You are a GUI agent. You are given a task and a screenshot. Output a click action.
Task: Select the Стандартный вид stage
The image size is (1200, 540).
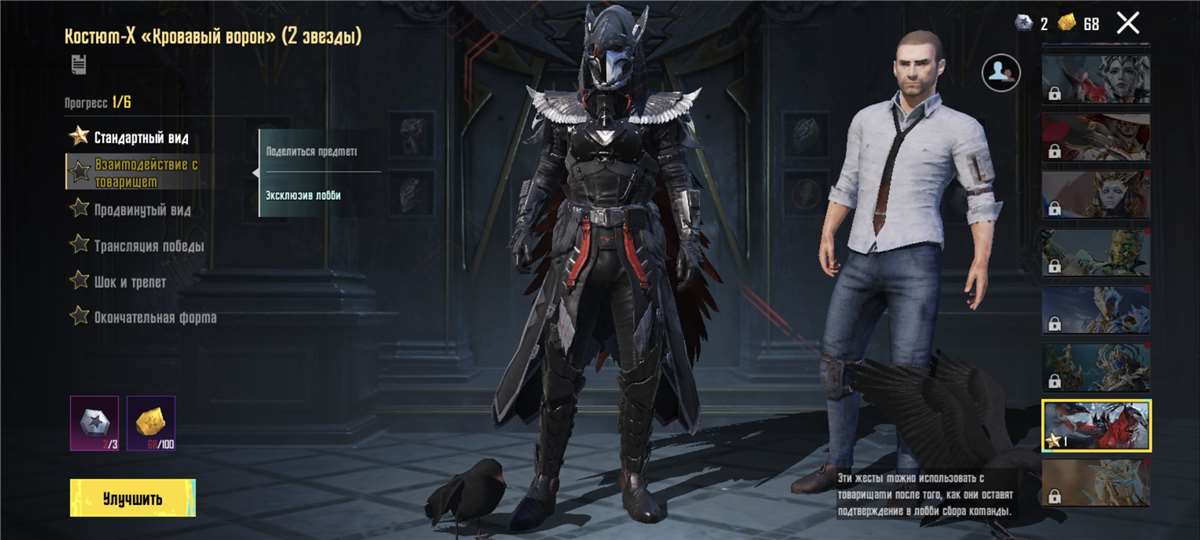[x=139, y=137]
